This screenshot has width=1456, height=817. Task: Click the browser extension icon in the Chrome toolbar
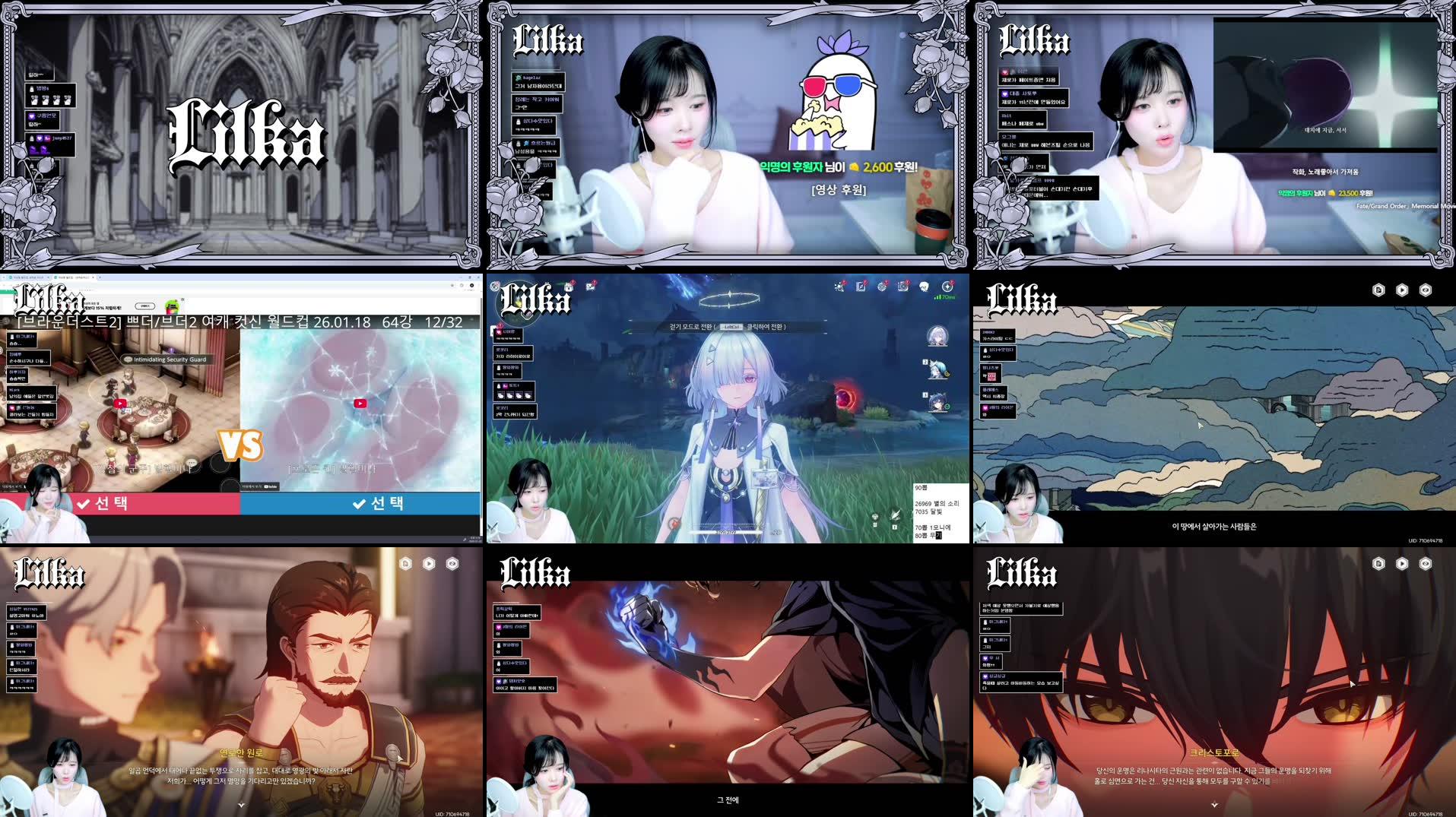[452, 285]
